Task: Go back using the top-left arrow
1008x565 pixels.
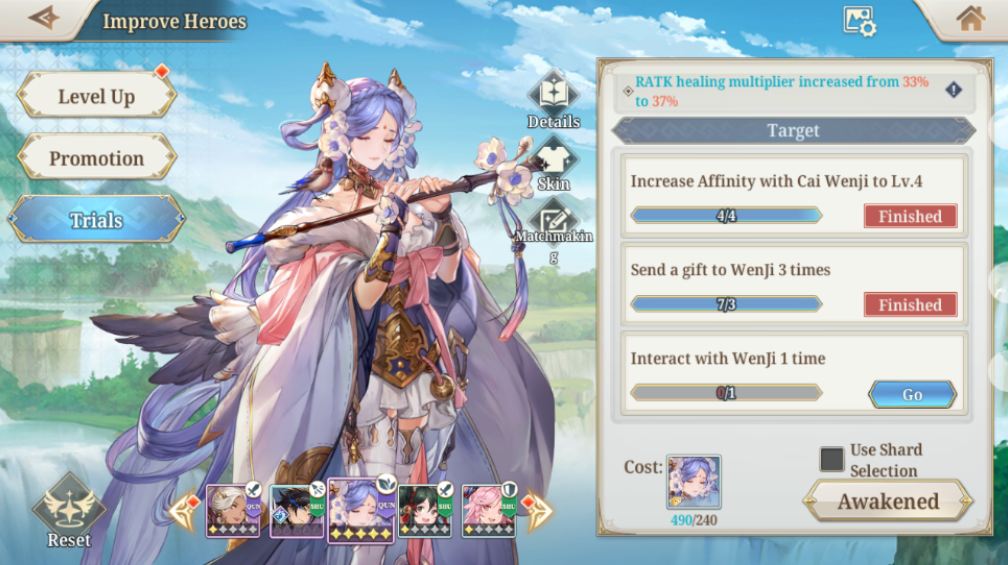Action: pos(43,19)
